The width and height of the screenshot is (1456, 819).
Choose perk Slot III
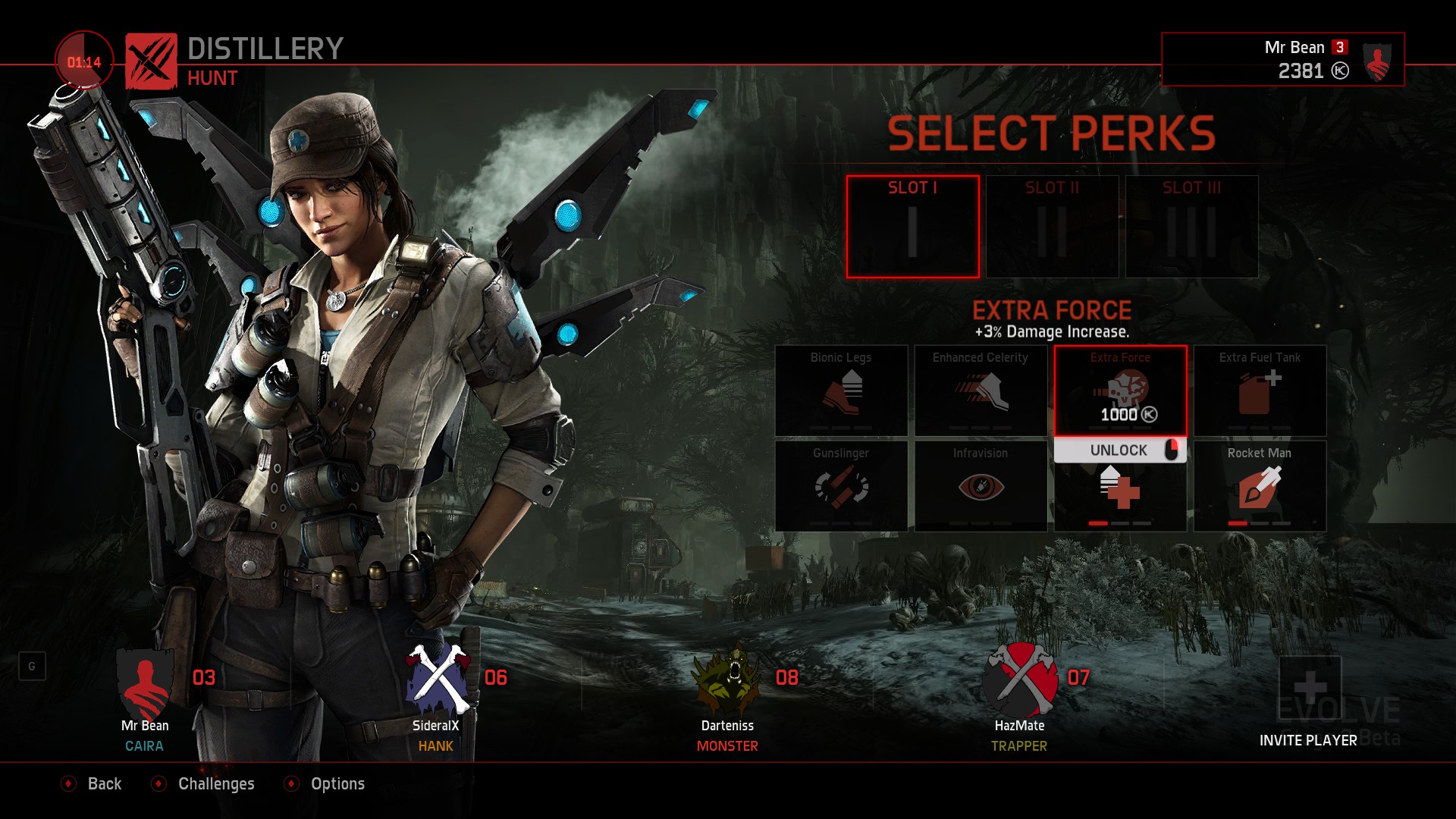(x=1191, y=227)
